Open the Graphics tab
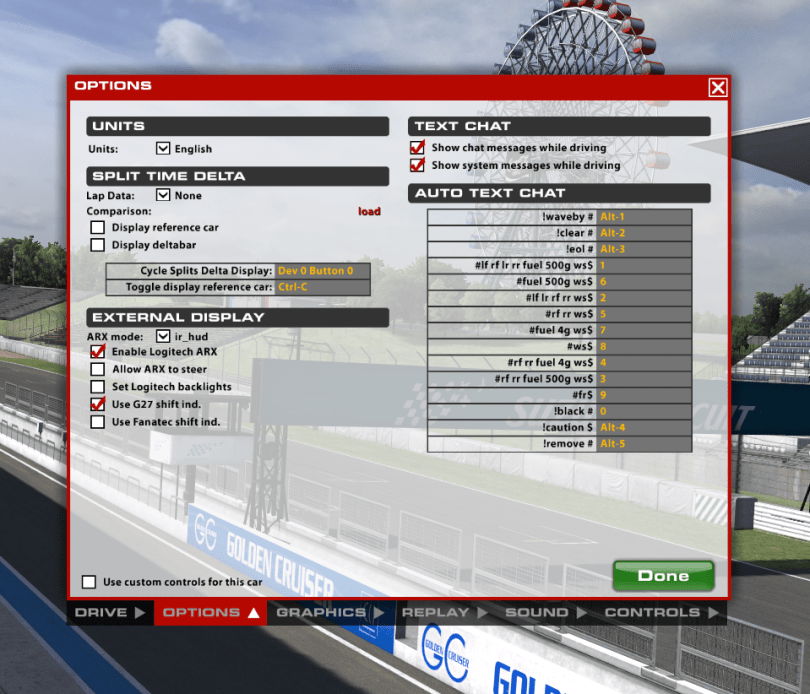This screenshot has width=810, height=694. (329, 612)
